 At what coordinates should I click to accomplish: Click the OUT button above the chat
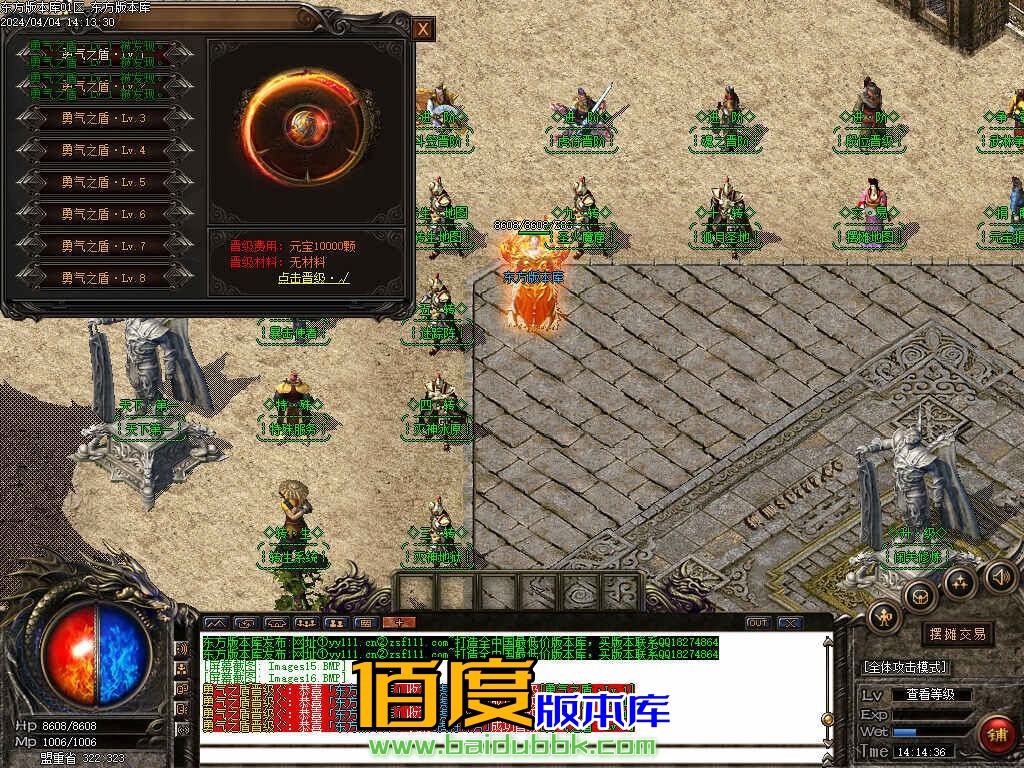[x=758, y=623]
